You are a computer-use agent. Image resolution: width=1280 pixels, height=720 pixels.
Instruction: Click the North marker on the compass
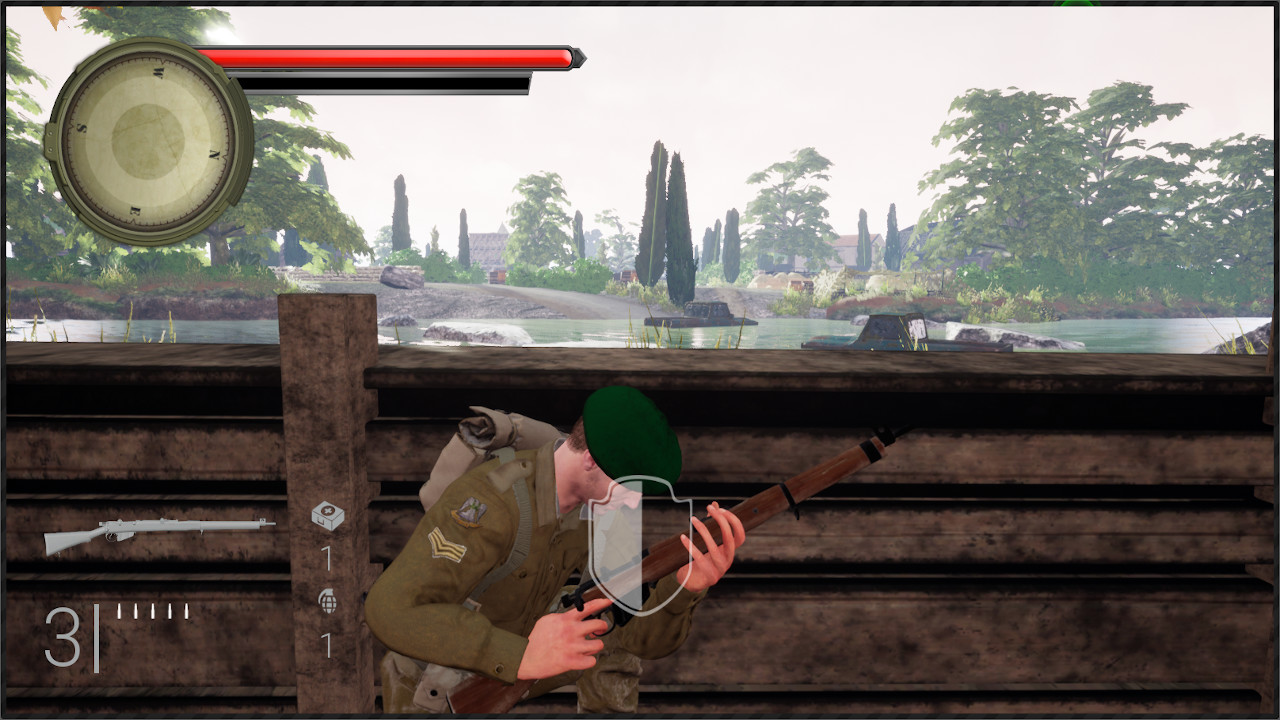coord(215,152)
